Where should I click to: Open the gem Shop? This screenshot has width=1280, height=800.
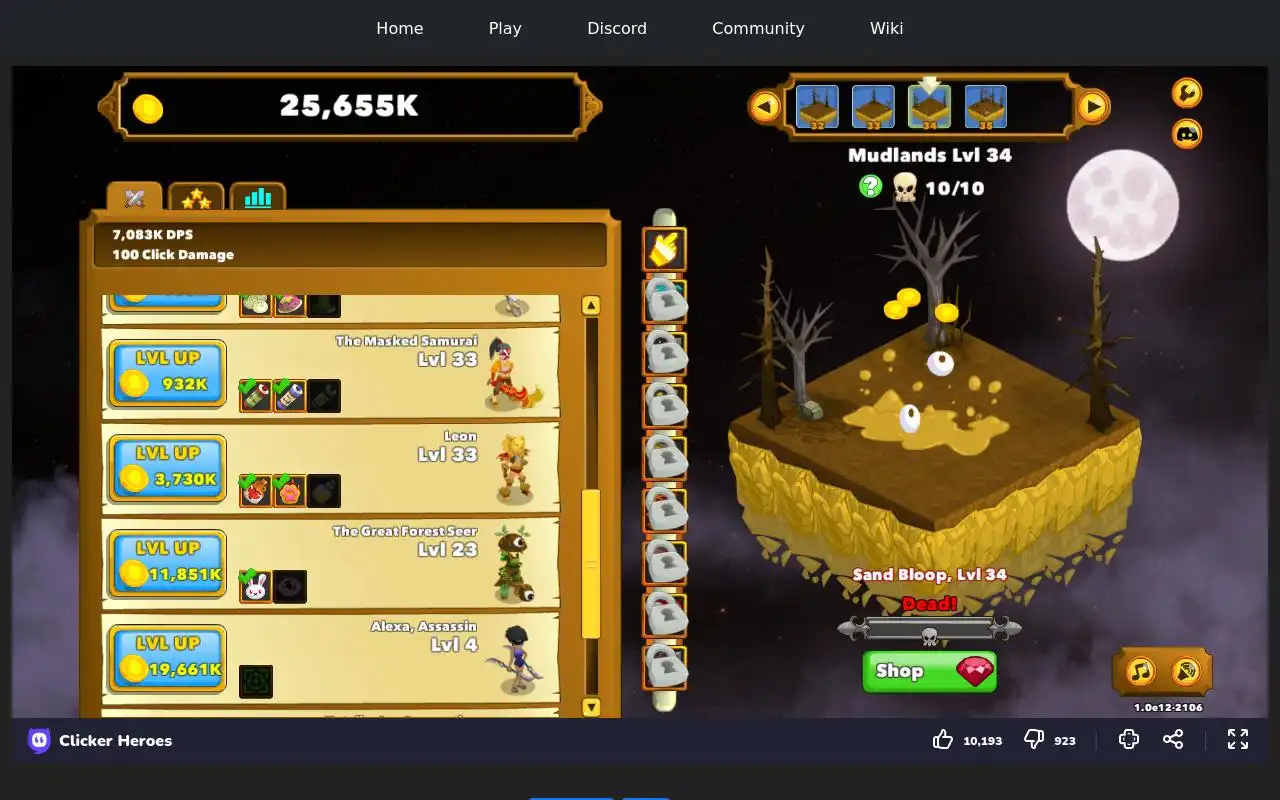click(x=929, y=671)
